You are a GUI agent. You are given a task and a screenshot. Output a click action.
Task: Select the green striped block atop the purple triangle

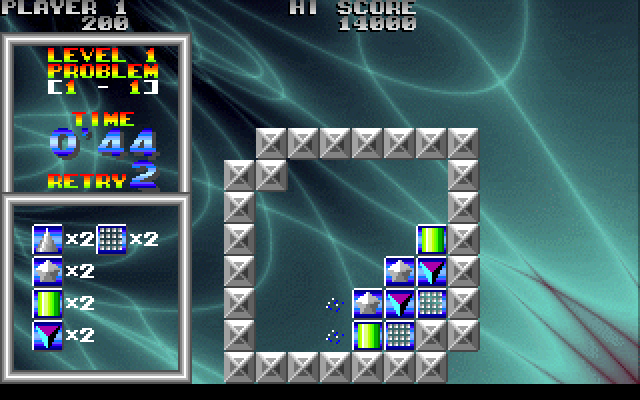tap(432, 240)
